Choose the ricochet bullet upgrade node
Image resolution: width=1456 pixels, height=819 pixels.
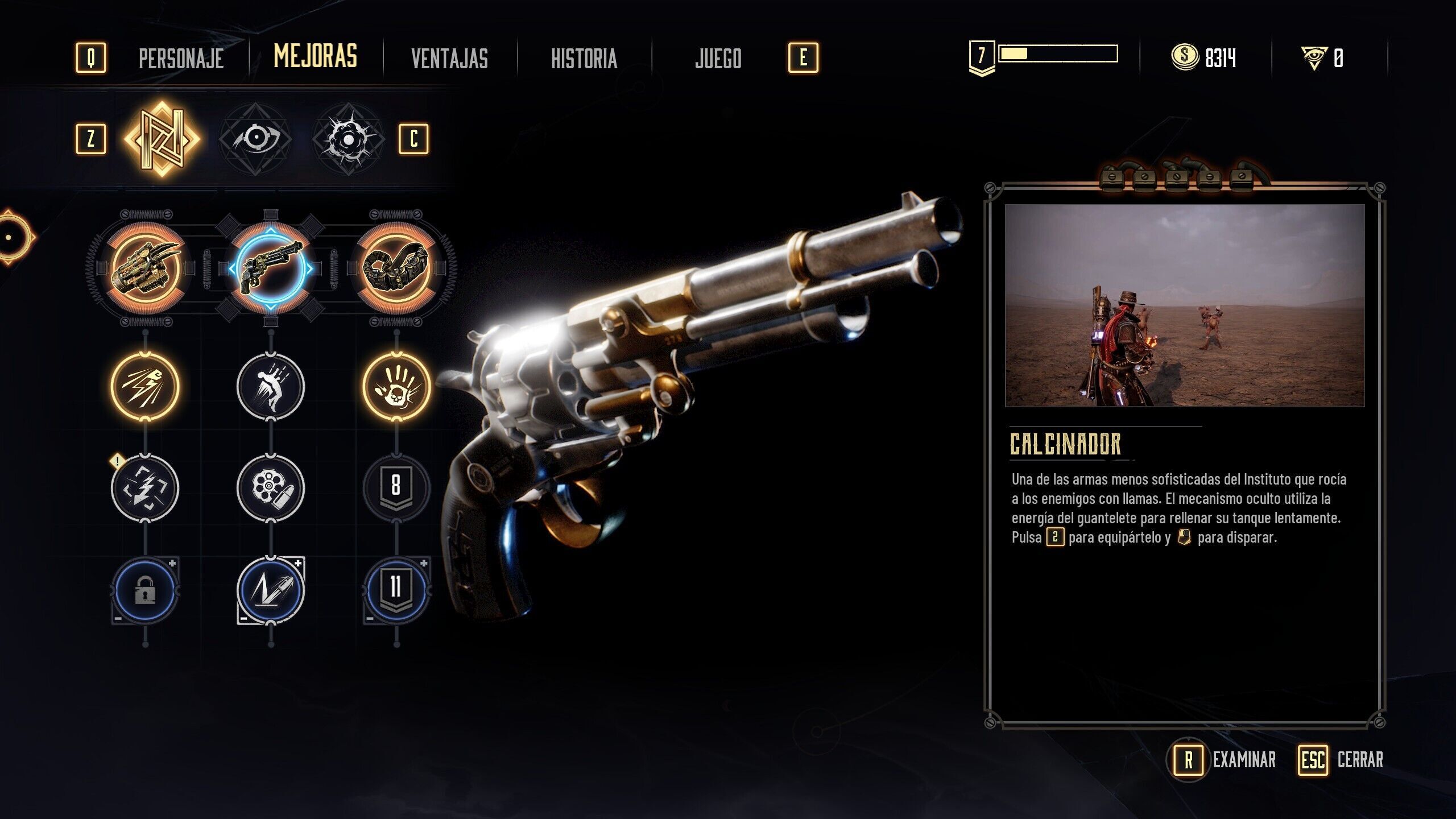(x=271, y=591)
